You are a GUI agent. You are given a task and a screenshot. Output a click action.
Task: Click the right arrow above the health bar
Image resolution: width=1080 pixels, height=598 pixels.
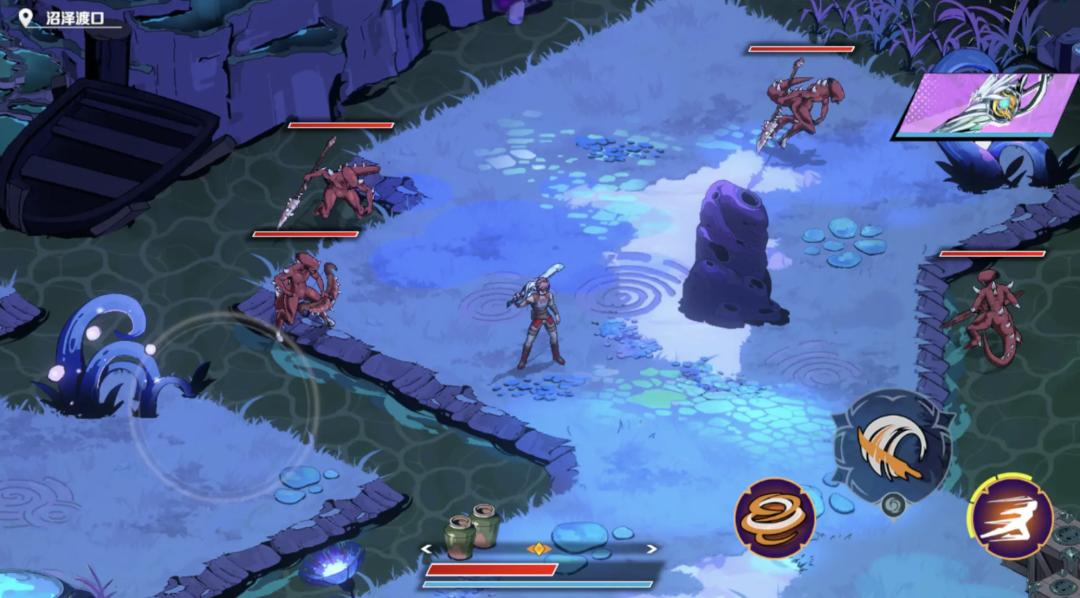coord(652,548)
